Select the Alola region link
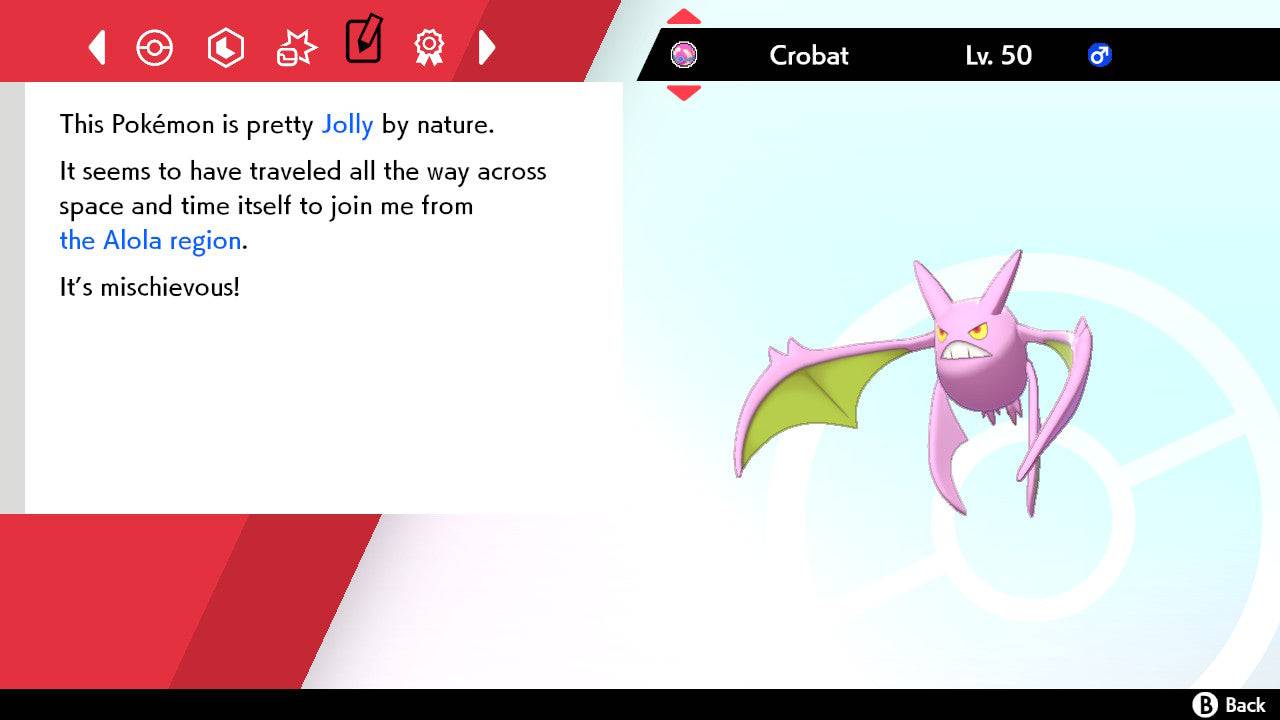1280x720 pixels. click(x=148, y=240)
